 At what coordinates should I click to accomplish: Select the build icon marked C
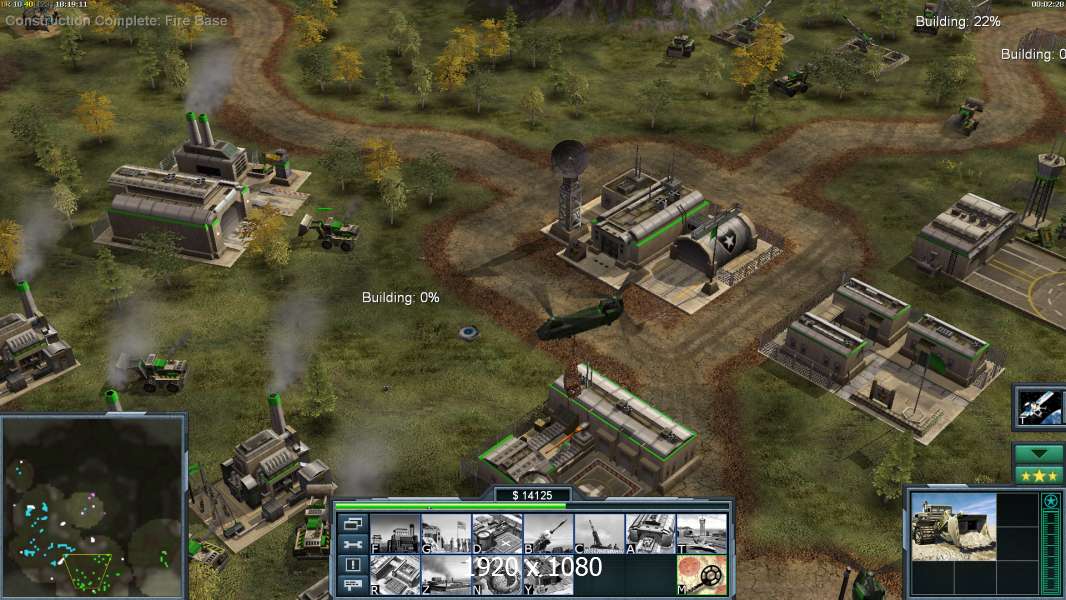coord(599,533)
